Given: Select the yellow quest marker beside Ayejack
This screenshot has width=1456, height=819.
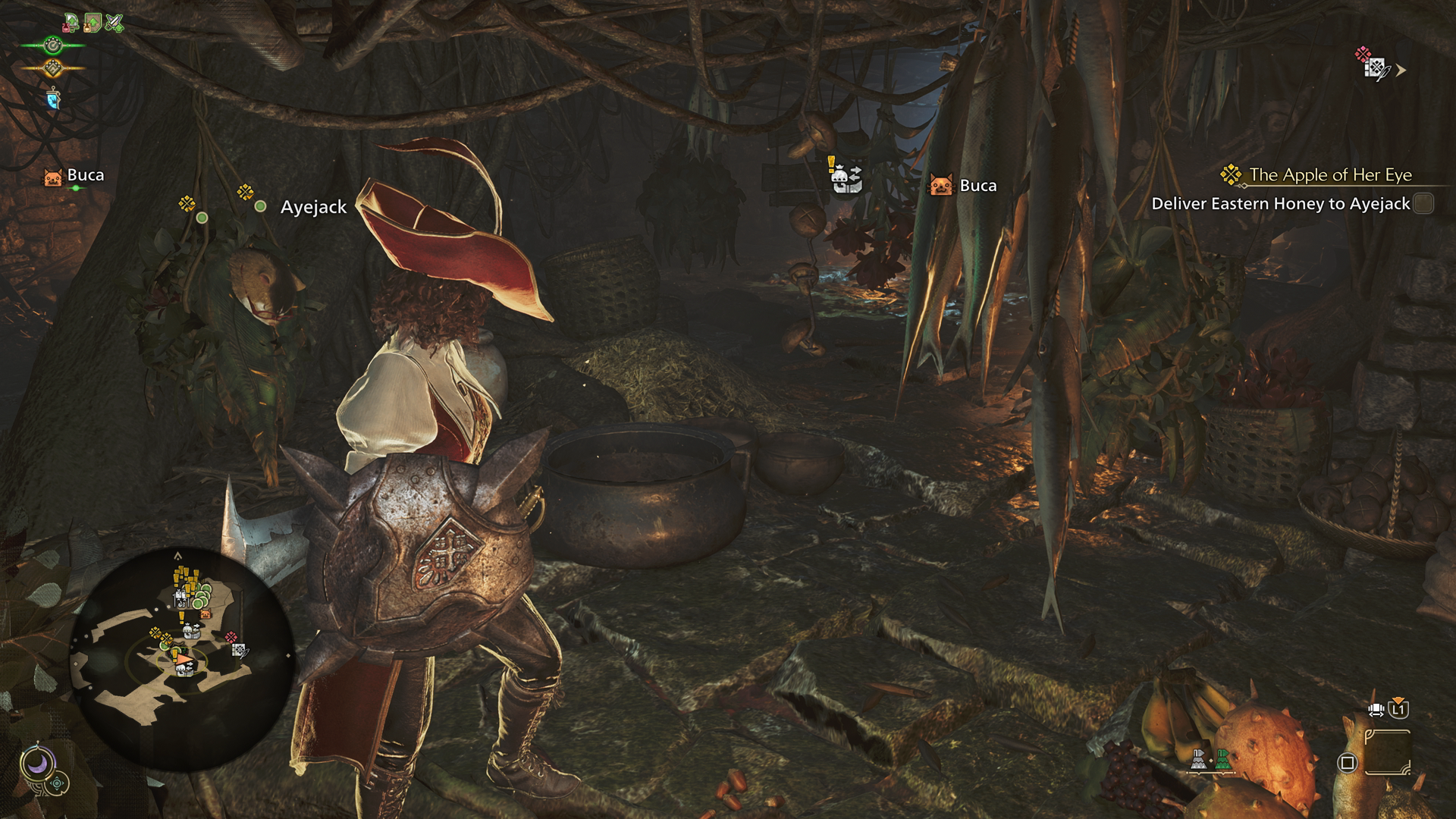Looking at the screenshot, I should (x=245, y=192).
